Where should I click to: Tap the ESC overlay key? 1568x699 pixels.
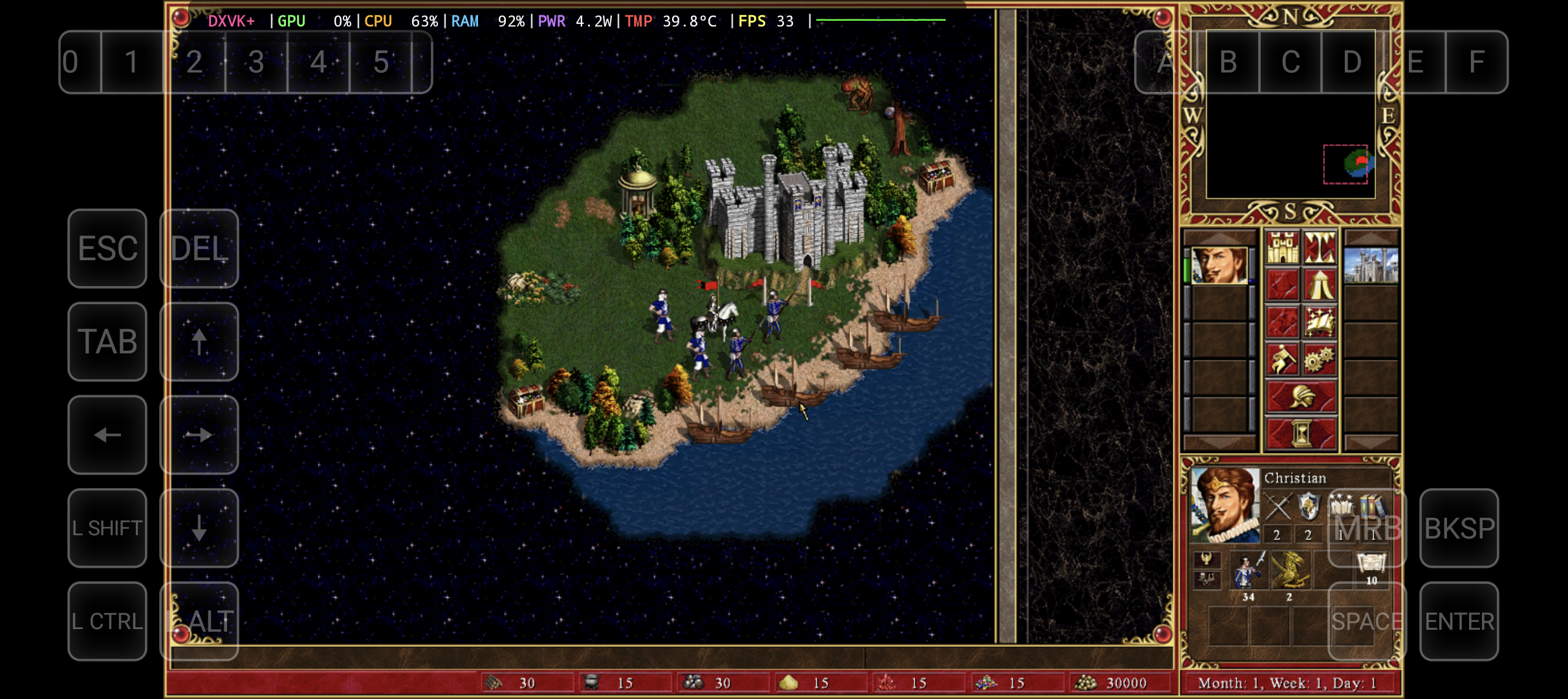tap(107, 249)
